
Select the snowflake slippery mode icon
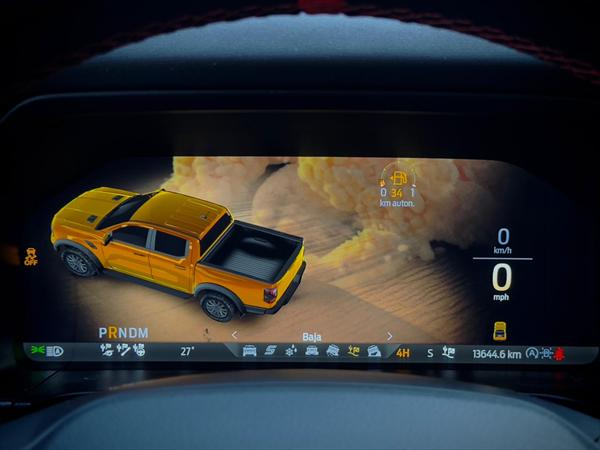tap(291, 351)
